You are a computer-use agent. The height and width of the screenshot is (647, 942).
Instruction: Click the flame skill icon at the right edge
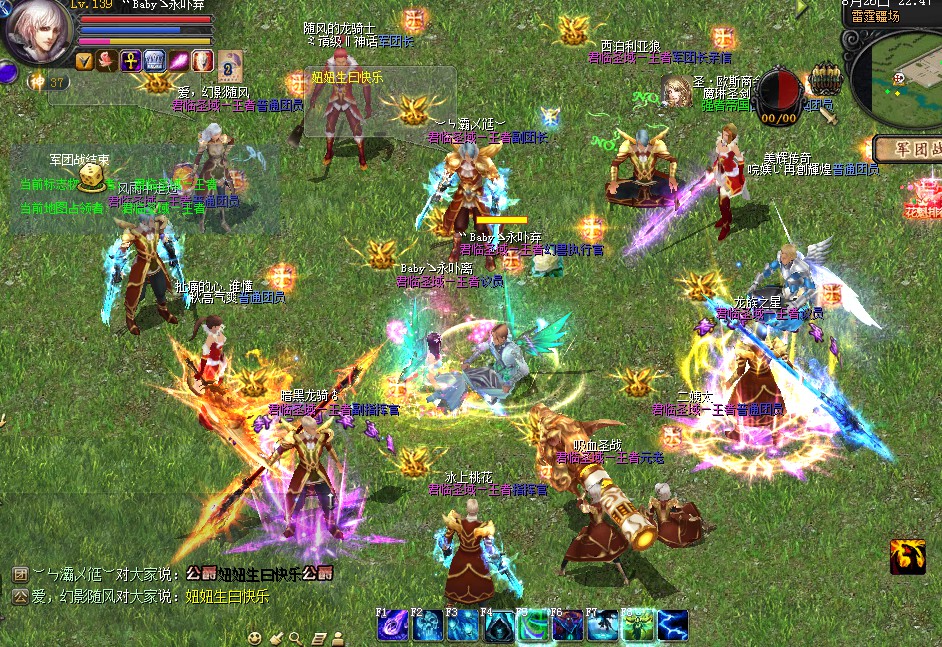pos(906,557)
